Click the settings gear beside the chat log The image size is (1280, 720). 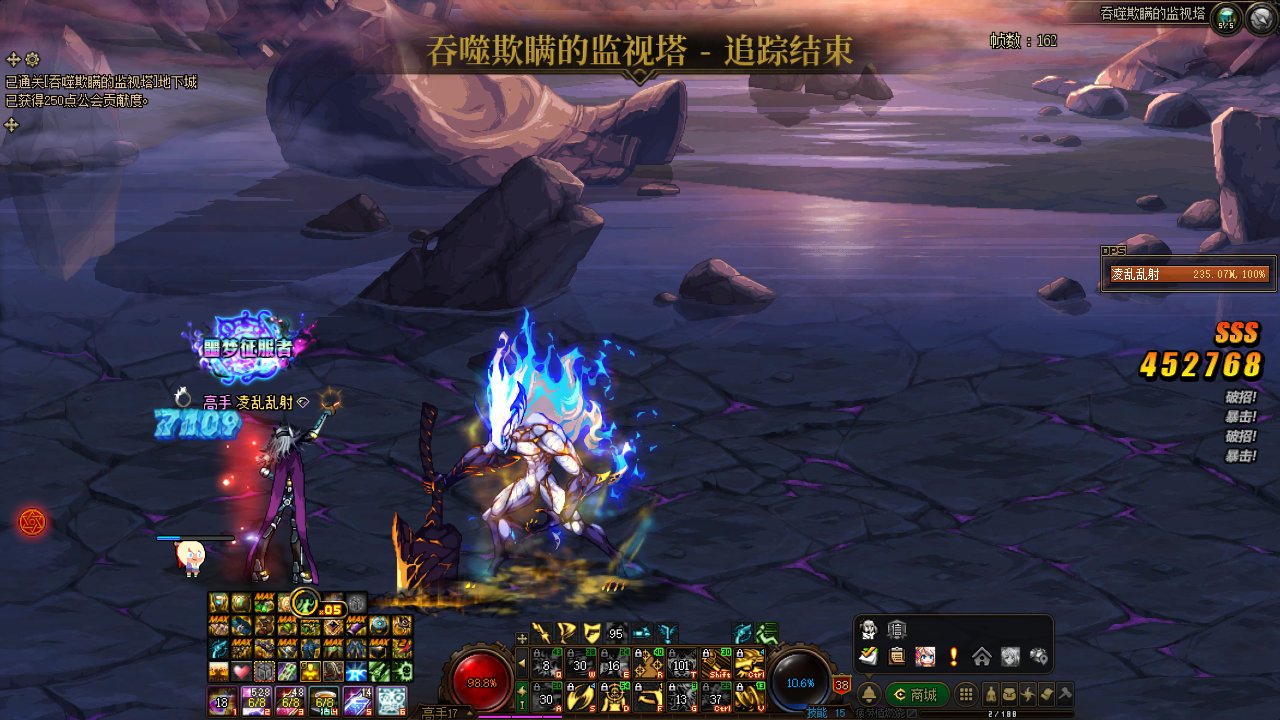click(x=32, y=60)
